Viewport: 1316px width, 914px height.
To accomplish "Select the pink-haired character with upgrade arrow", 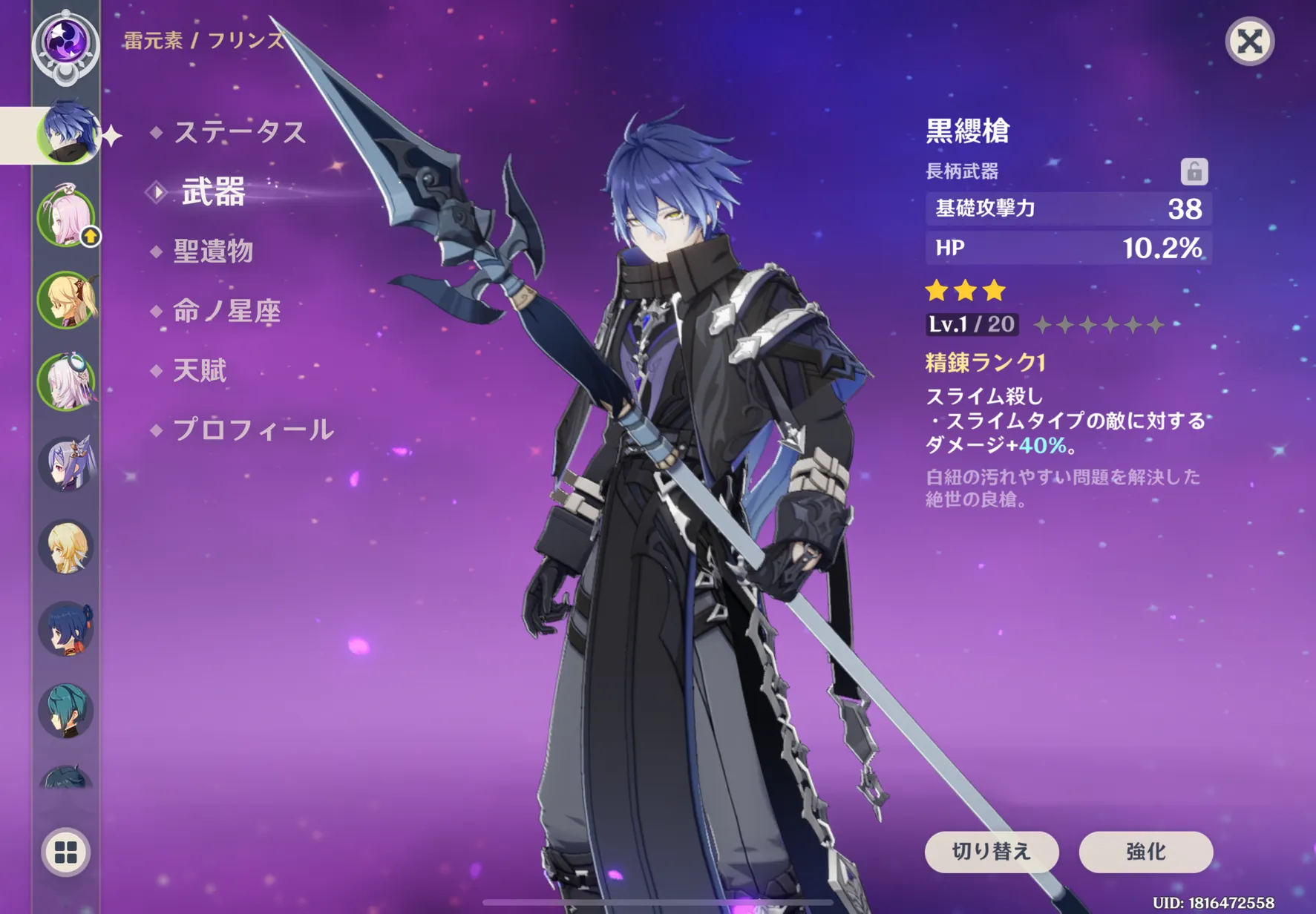I will point(66,218).
